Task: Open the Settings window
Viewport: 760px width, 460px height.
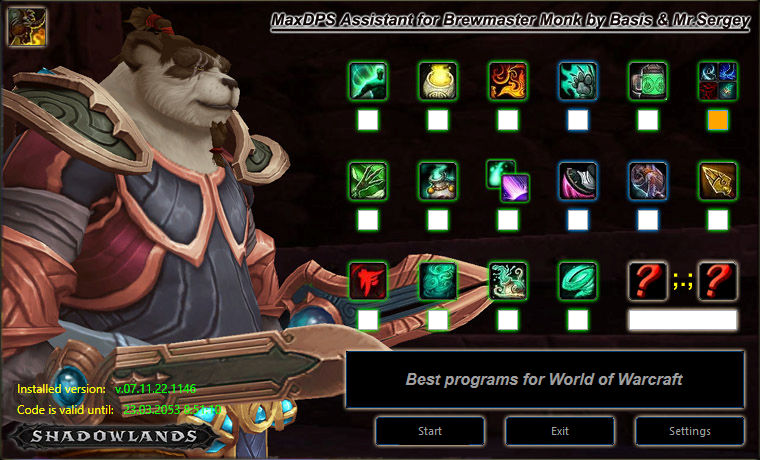Action: pos(688,431)
